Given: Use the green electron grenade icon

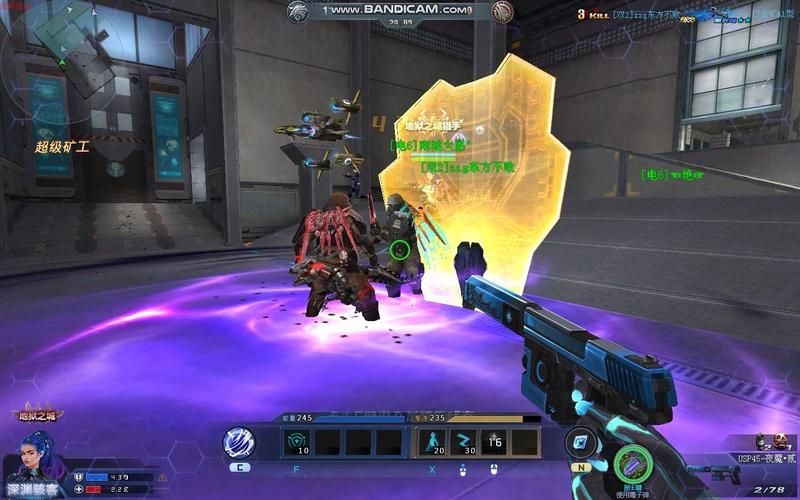Looking at the screenshot, I should click(x=632, y=464).
